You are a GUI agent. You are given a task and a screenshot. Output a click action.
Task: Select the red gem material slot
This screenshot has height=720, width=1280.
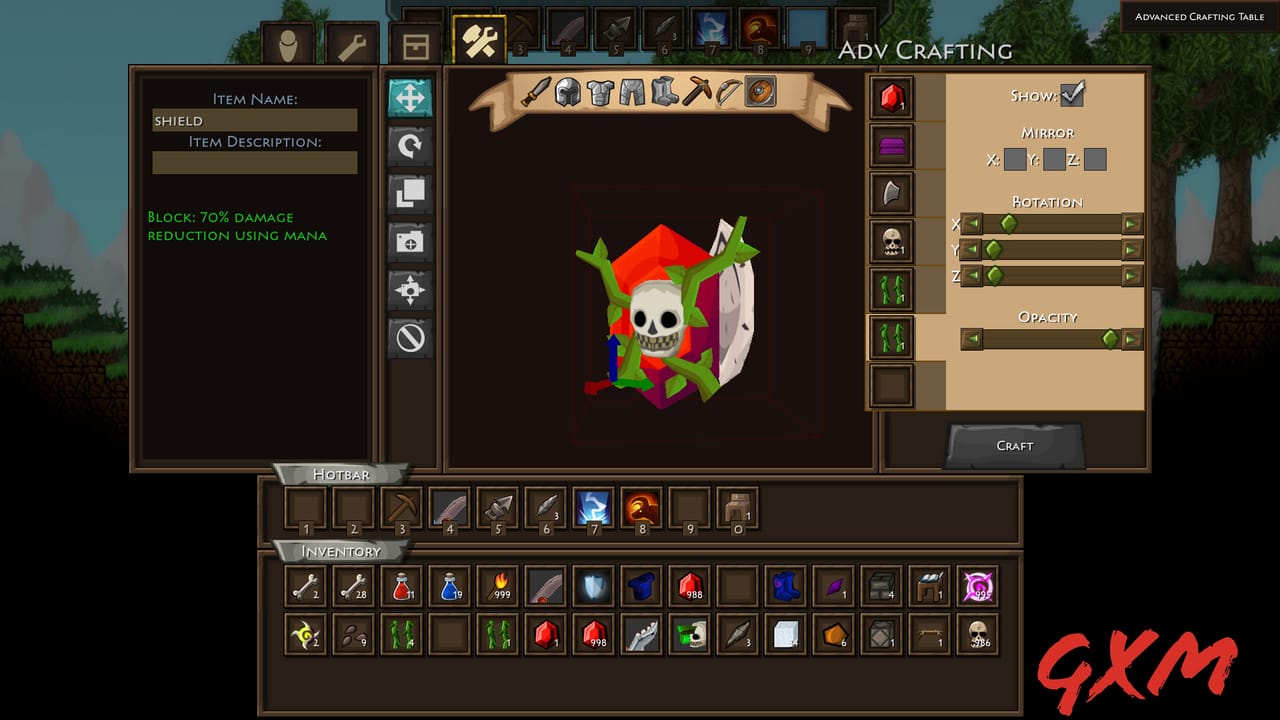(x=890, y=97)
